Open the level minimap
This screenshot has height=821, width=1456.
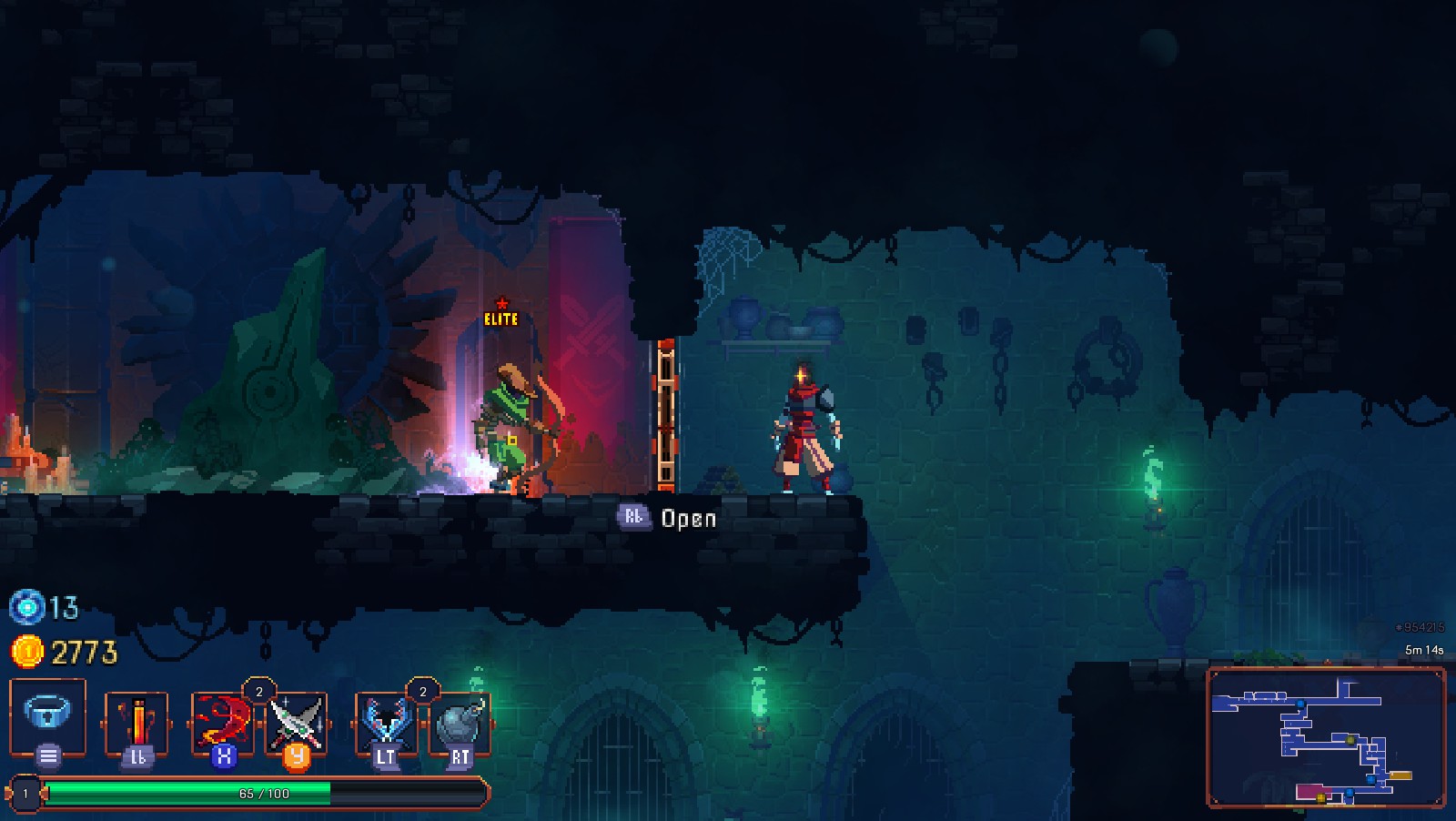pos(1326,736)
